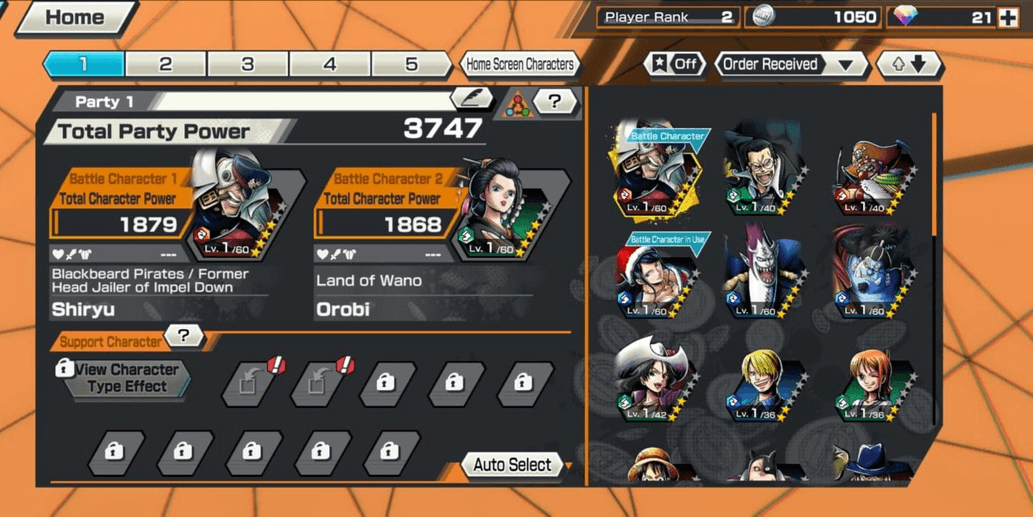This screenshot has height=517, width=1033.
Task: Choose party tab 5
Action: tap(411, 64)
